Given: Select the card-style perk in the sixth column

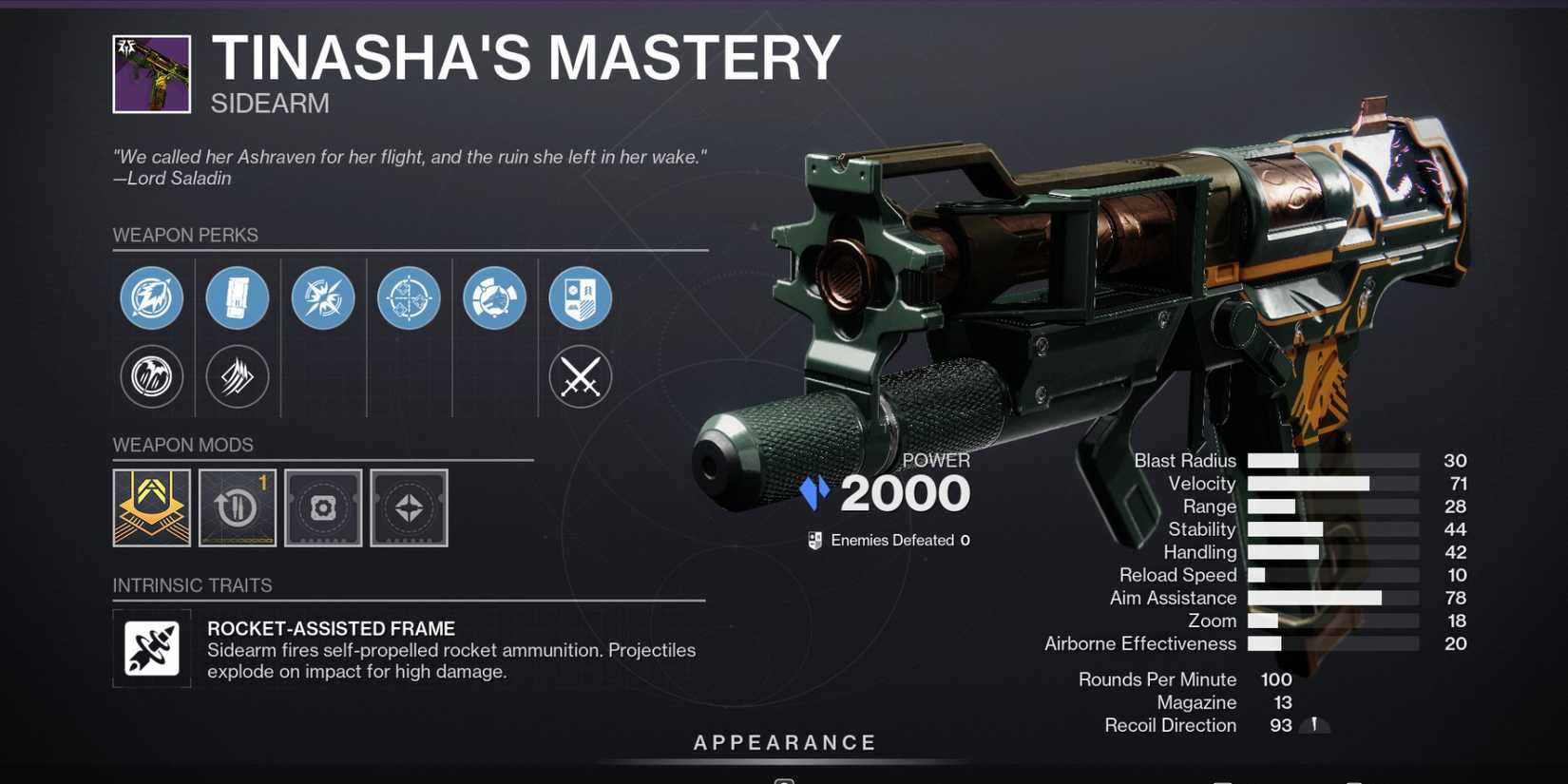Looking at the screenshot, I should 580,297.
